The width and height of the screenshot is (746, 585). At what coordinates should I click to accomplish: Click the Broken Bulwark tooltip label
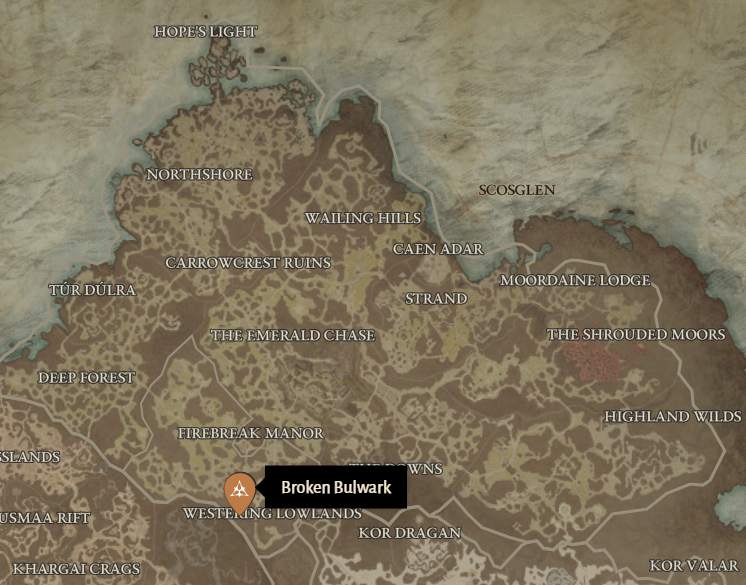click(x=336, y=488)
